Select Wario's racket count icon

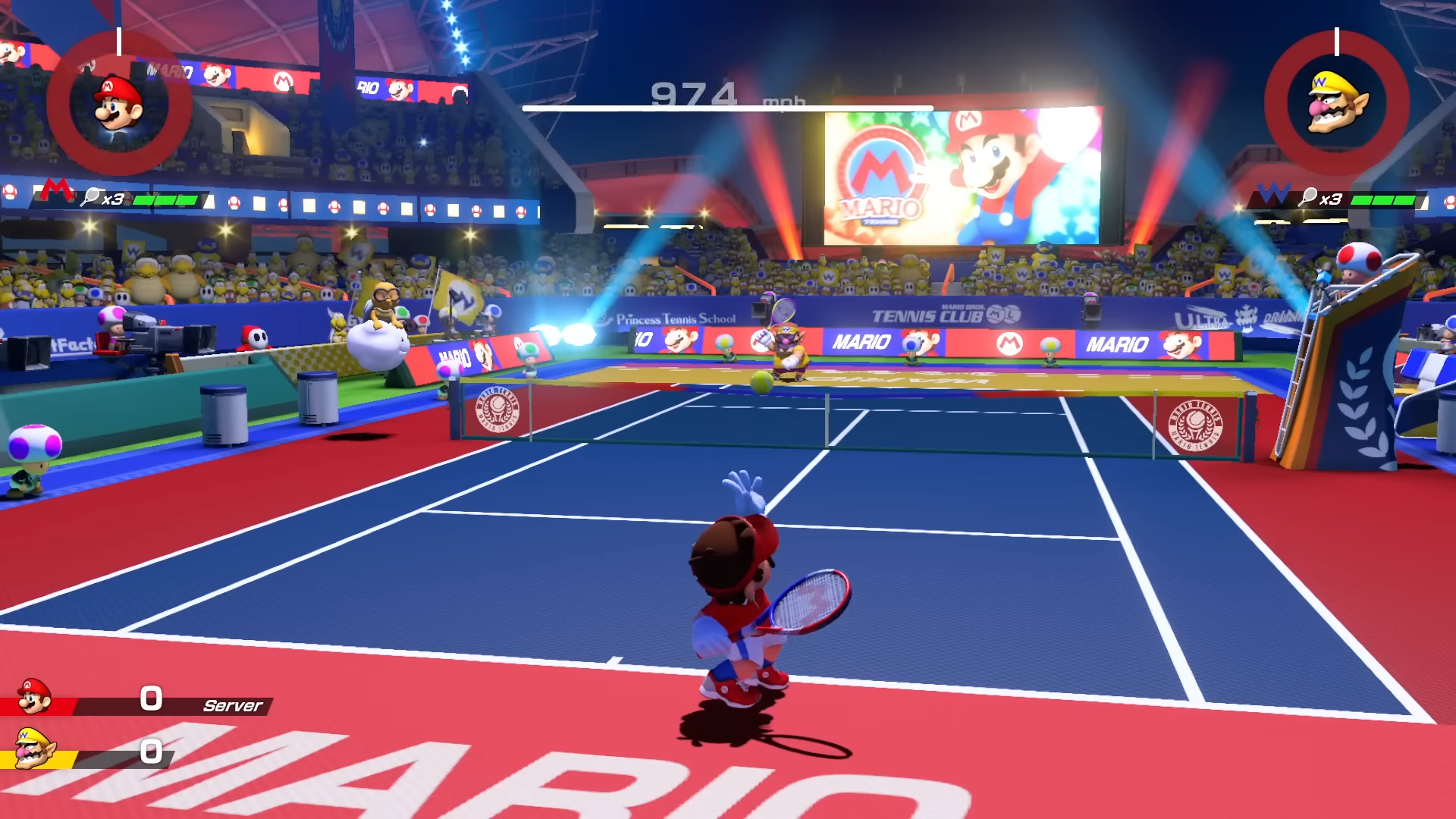(x=1308, y=198)
